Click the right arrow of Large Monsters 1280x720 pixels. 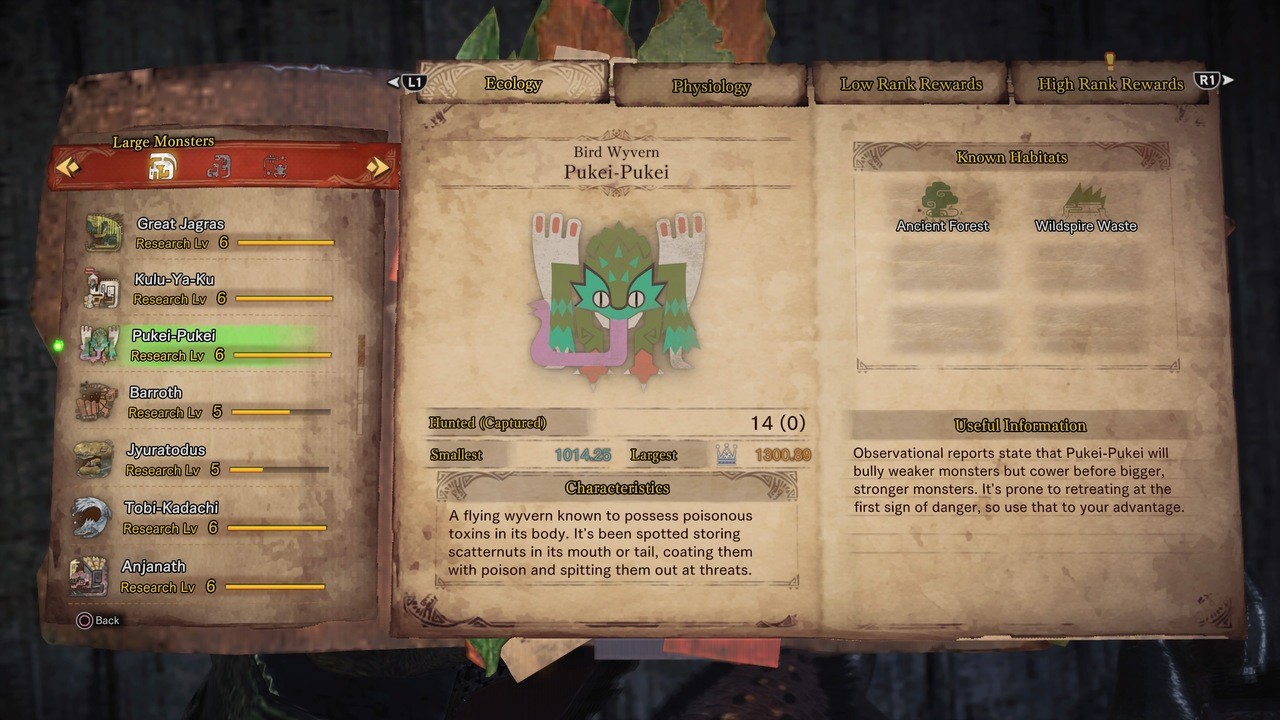(x=378, y=167)
